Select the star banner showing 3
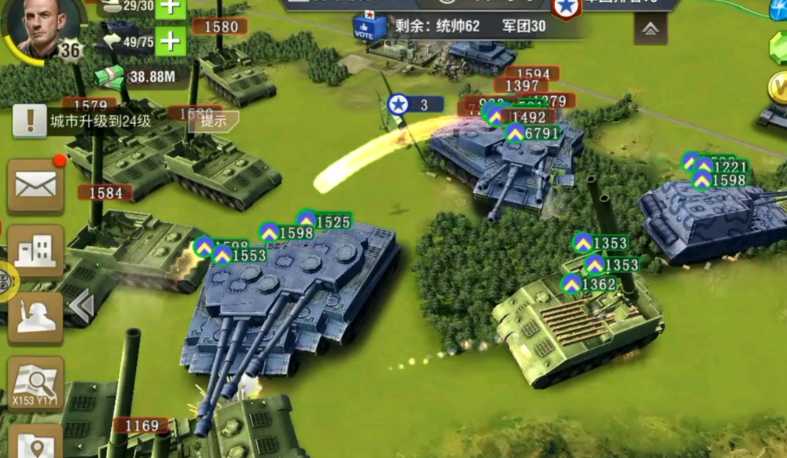 point(411,104)
